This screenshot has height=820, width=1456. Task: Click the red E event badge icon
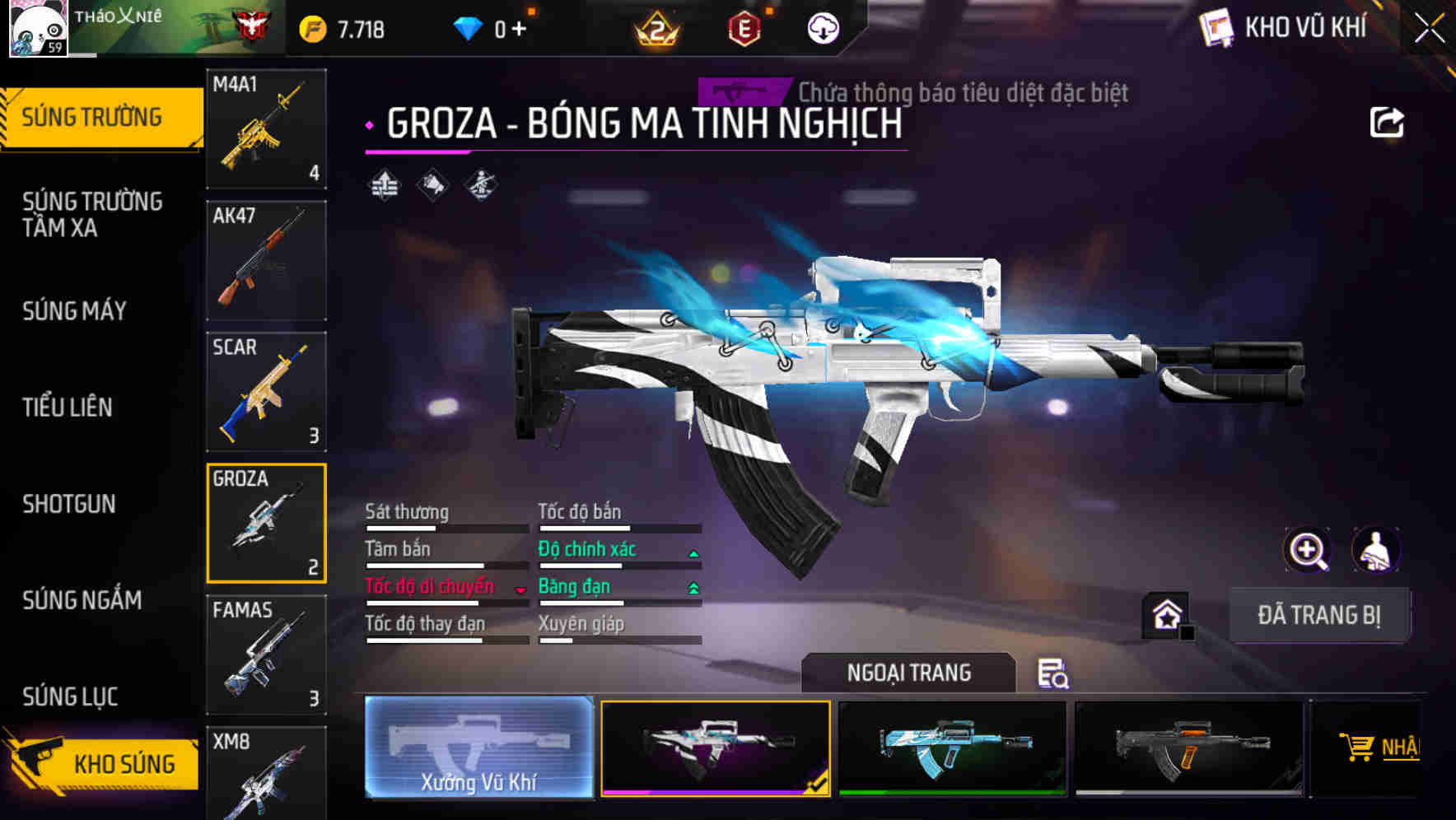point(745,28)
